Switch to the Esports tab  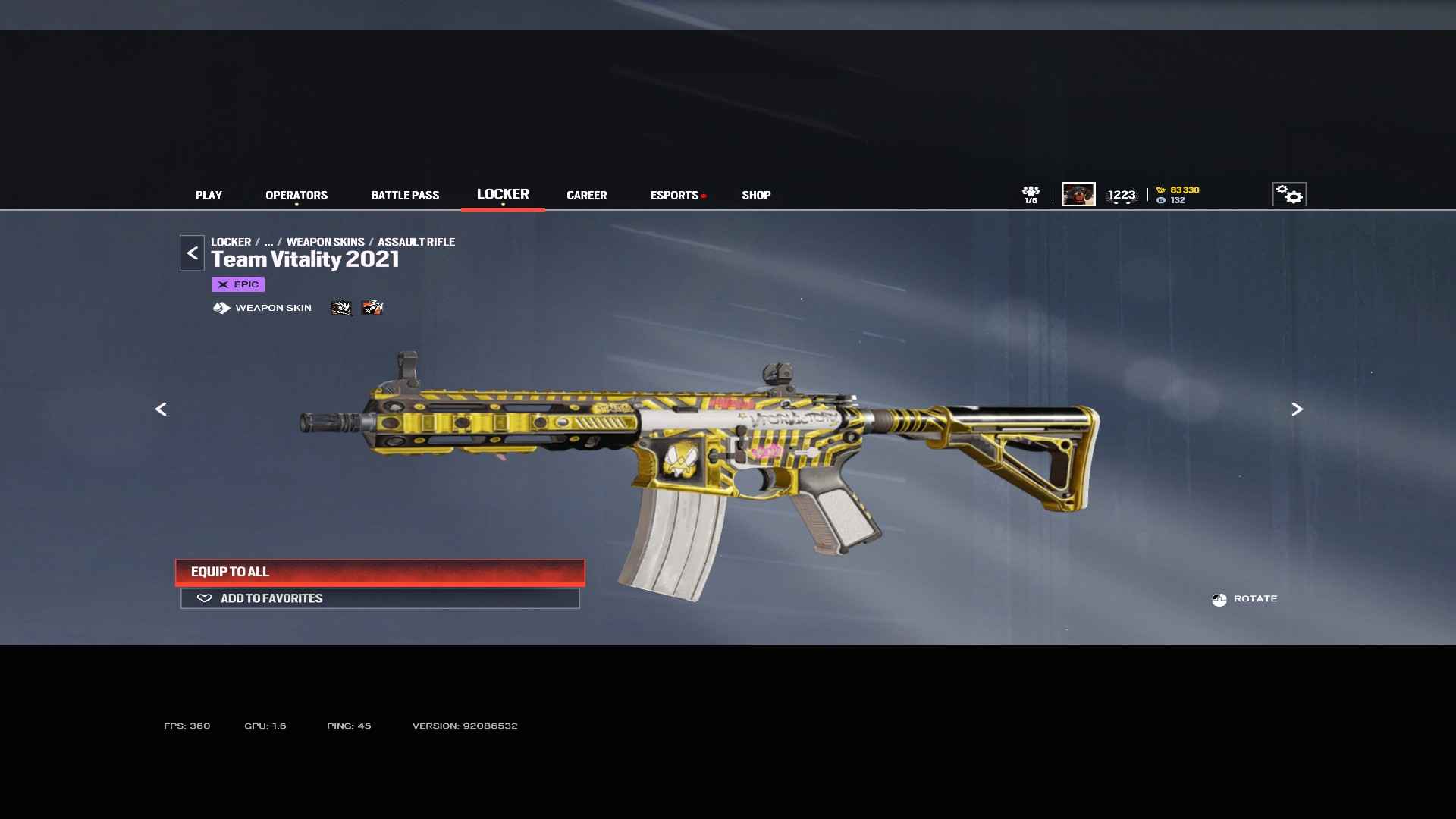674,195
